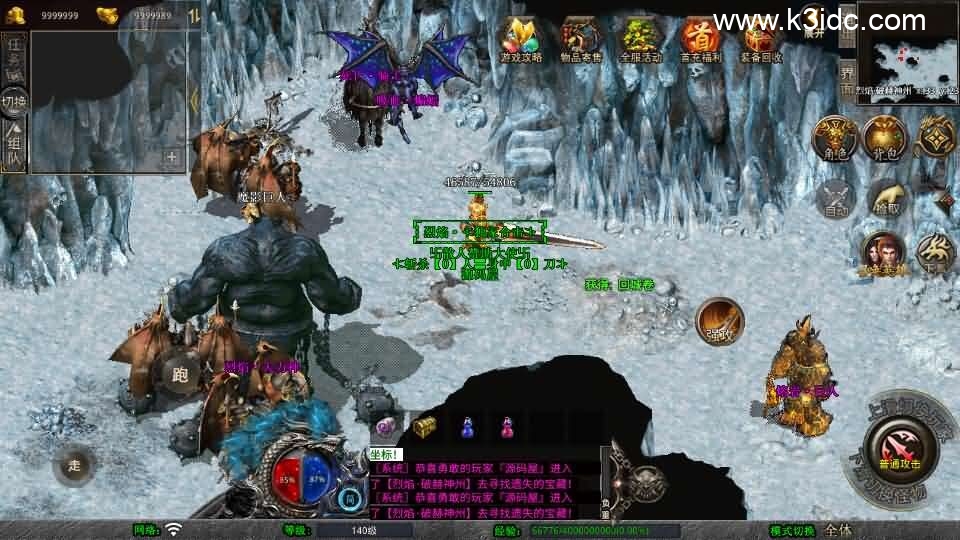Open the 物品寄售 consignment shop

[581, 39]
